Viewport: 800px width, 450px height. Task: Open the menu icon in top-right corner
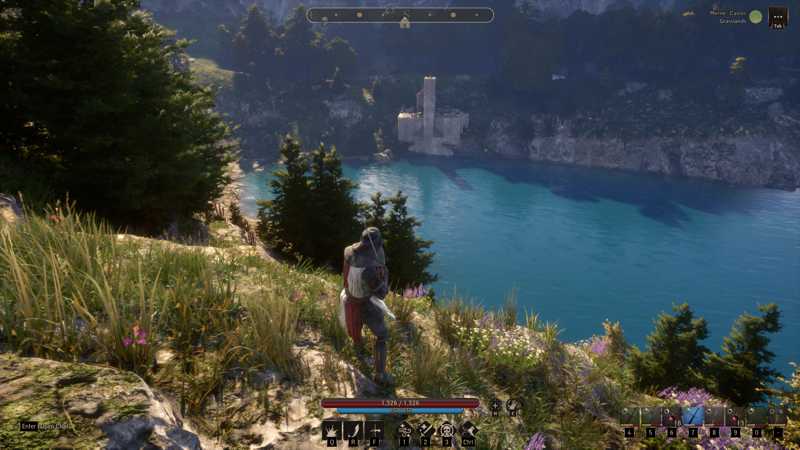(777, 17)
